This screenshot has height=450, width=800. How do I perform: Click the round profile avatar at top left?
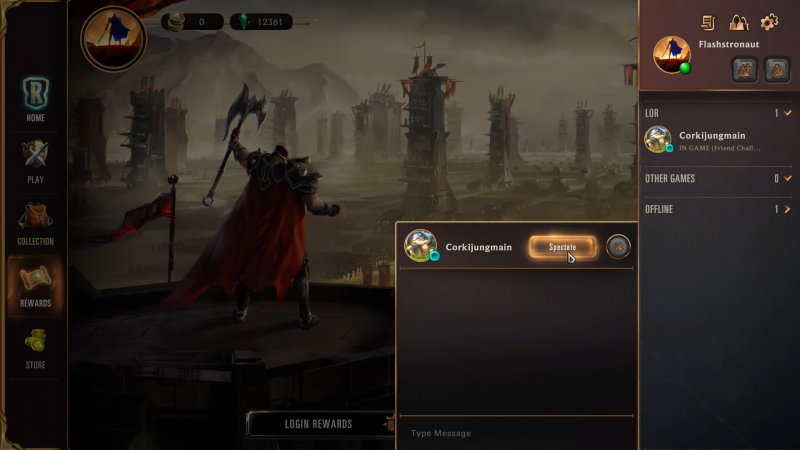[x=113, y=40]
